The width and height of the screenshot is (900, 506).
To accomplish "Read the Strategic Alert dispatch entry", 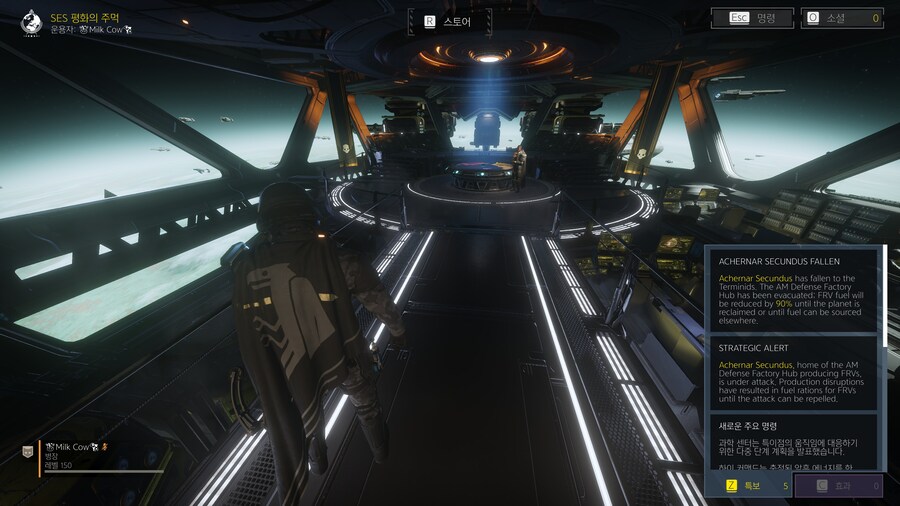I will pyautogui.click(x=794, y=372).
